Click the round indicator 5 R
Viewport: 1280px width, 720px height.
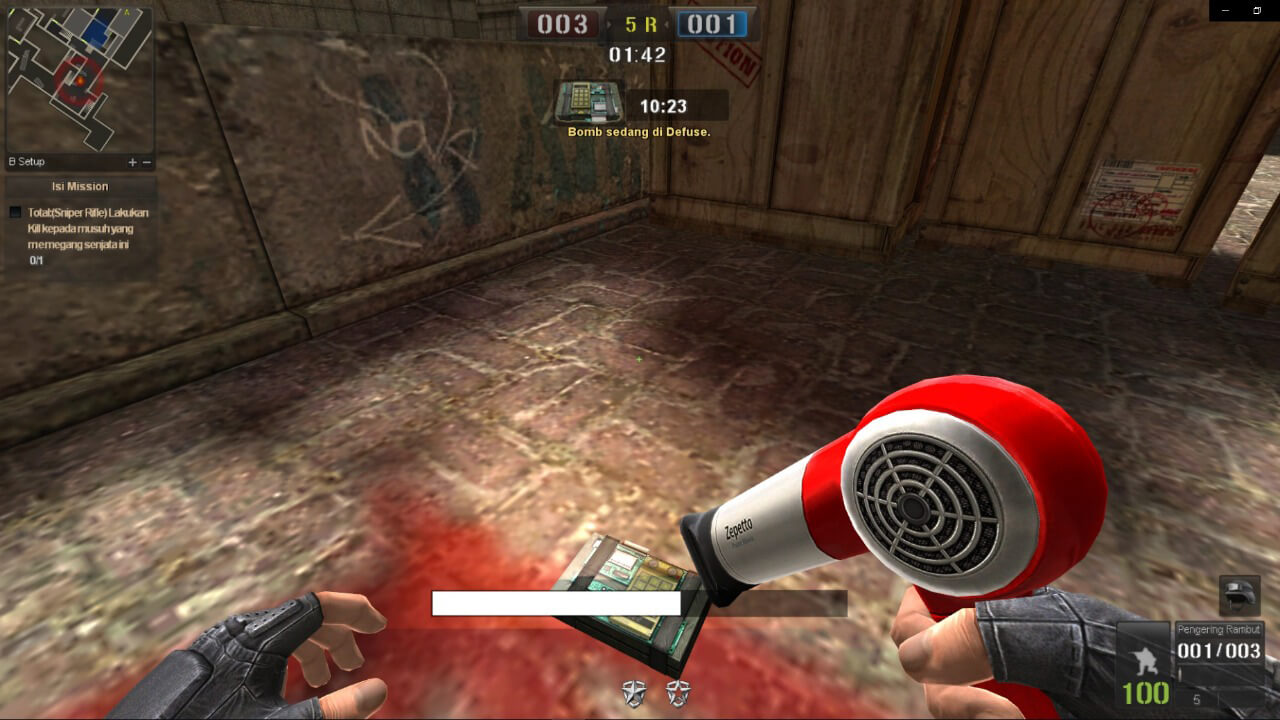tap(640, 24)
